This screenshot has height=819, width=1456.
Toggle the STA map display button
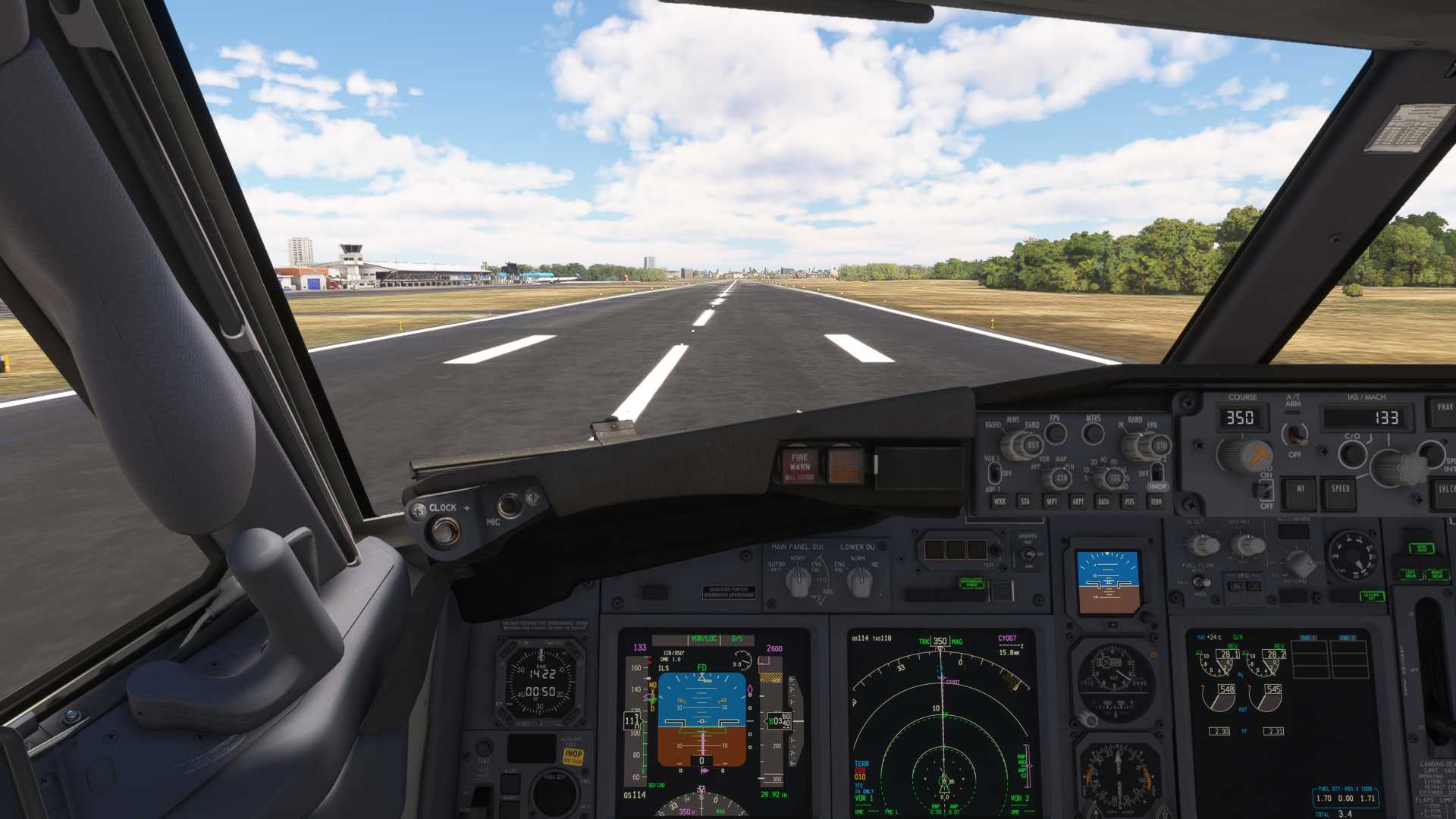[1025, 501]
